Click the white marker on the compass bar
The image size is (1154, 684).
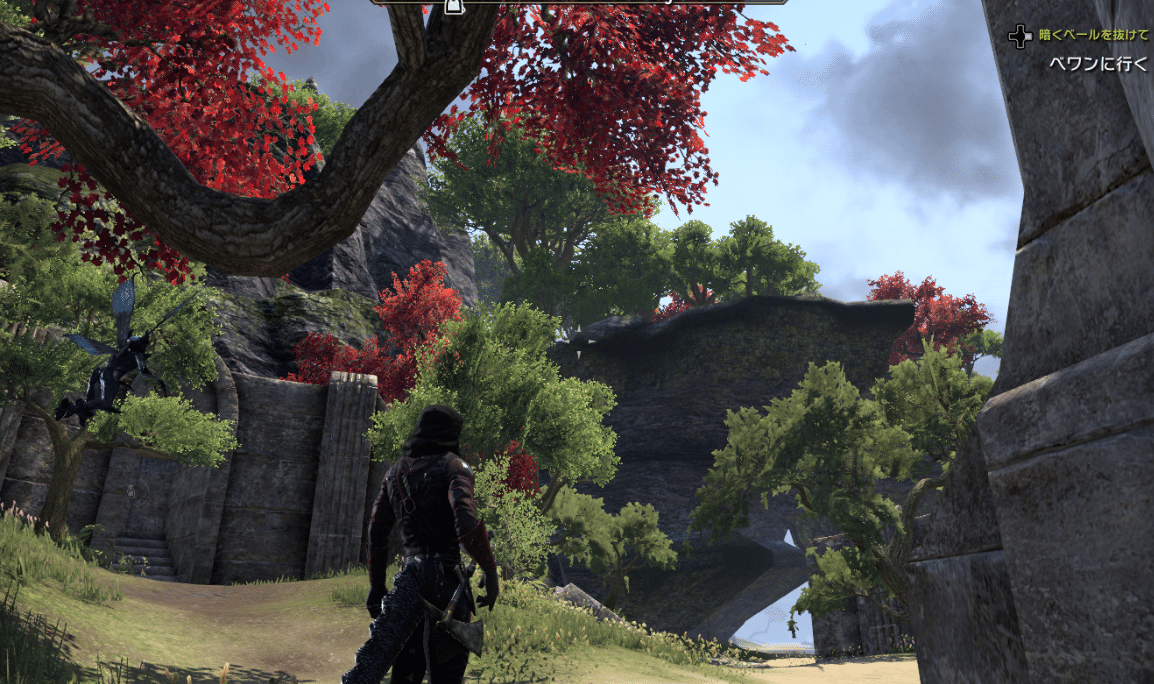coord(452,7)
